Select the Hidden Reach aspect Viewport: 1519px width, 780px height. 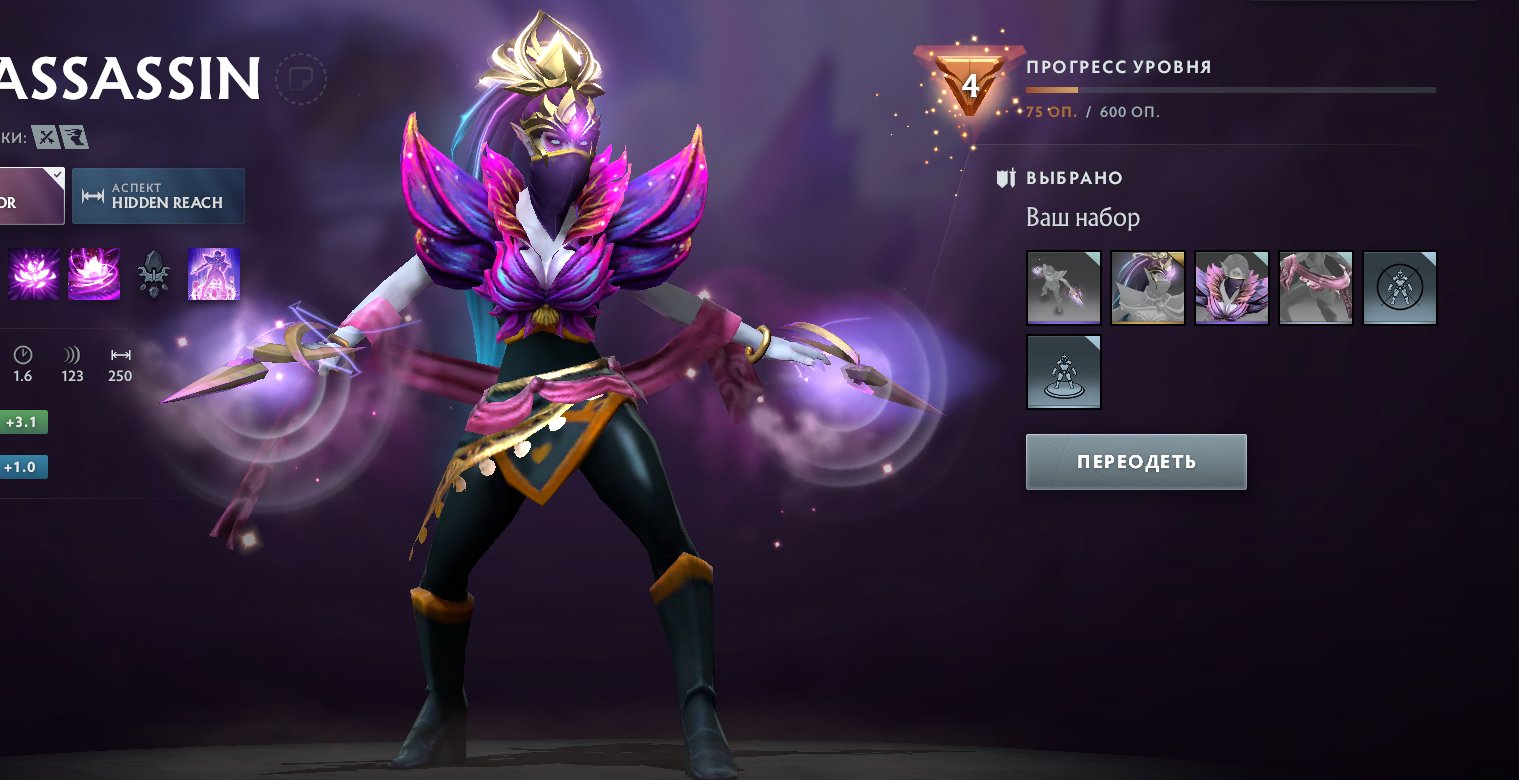[158, 196]
